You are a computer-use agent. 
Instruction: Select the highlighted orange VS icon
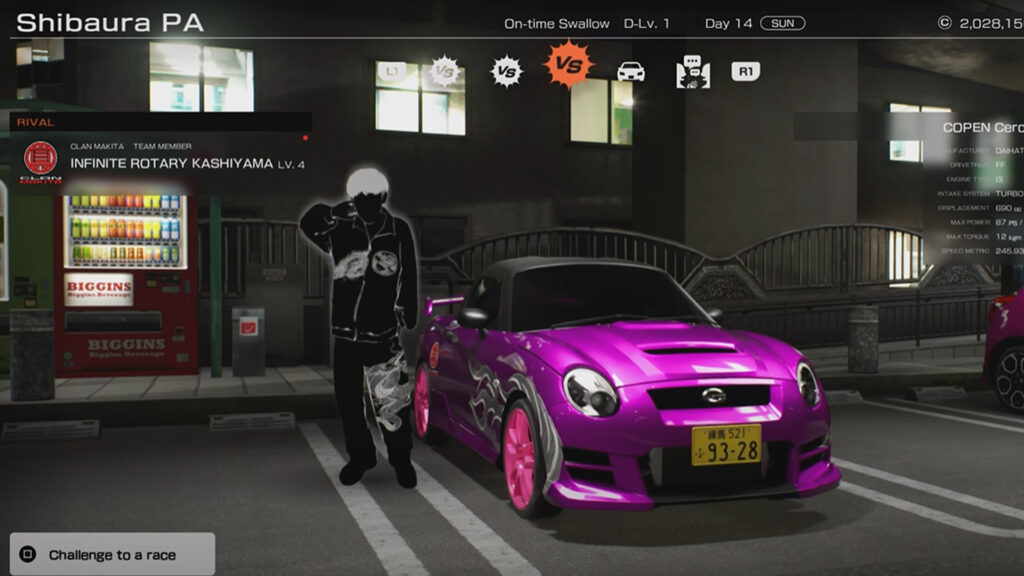[568, 66]
